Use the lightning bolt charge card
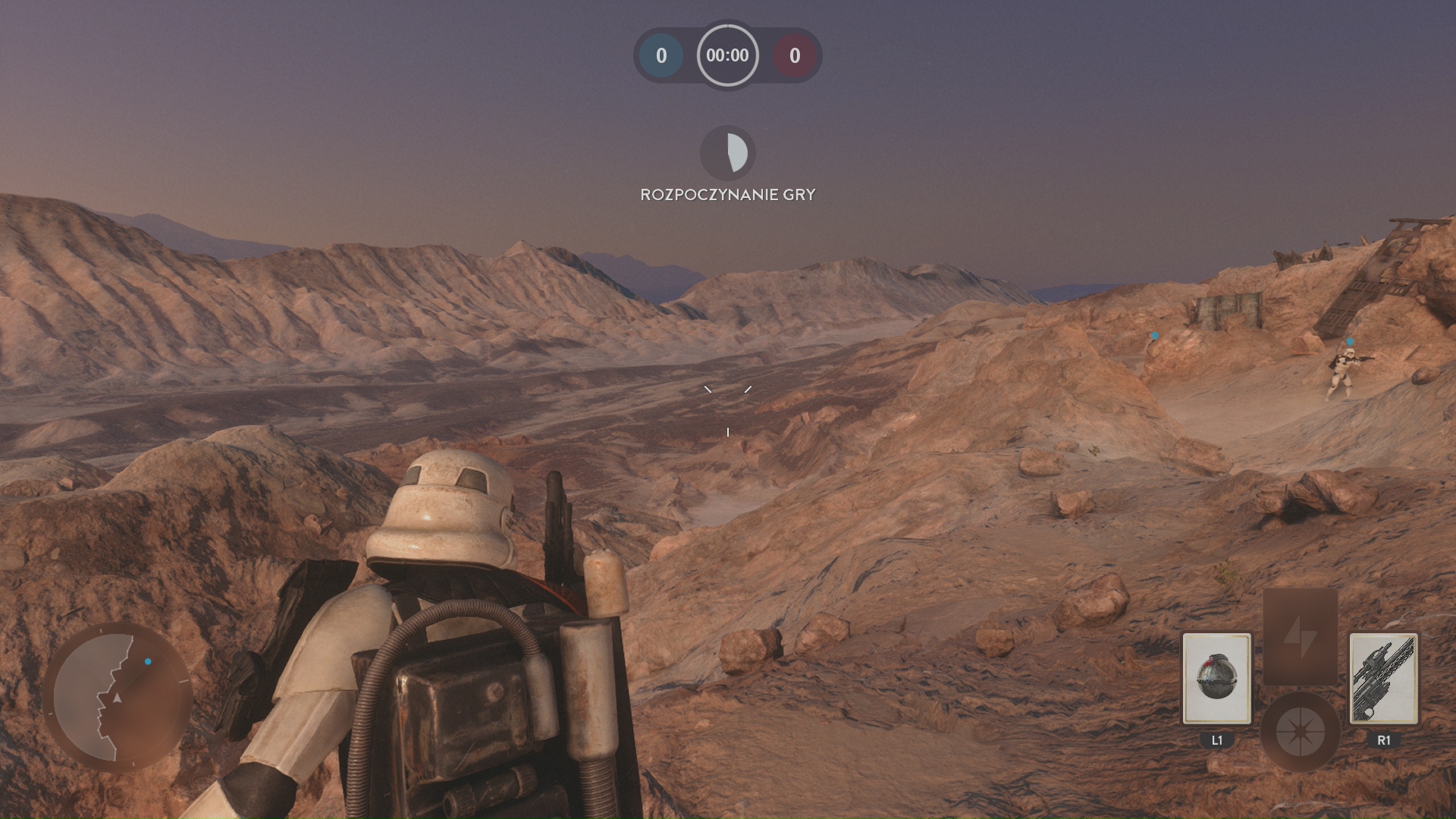1456x819 pixels. point(1300,635)
